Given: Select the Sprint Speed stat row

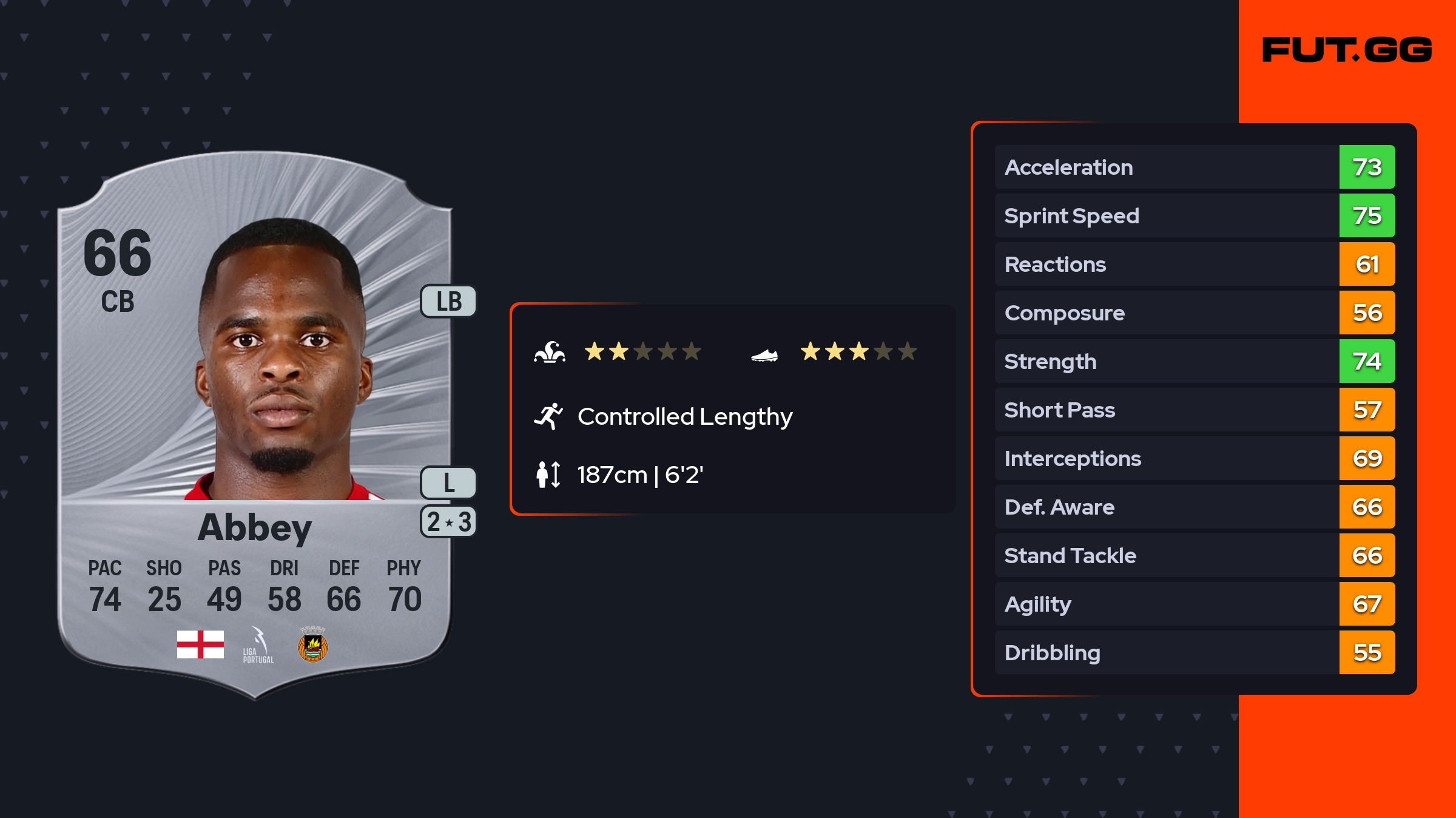Looking at the screenshot, I should click(x=1194, y=215).
